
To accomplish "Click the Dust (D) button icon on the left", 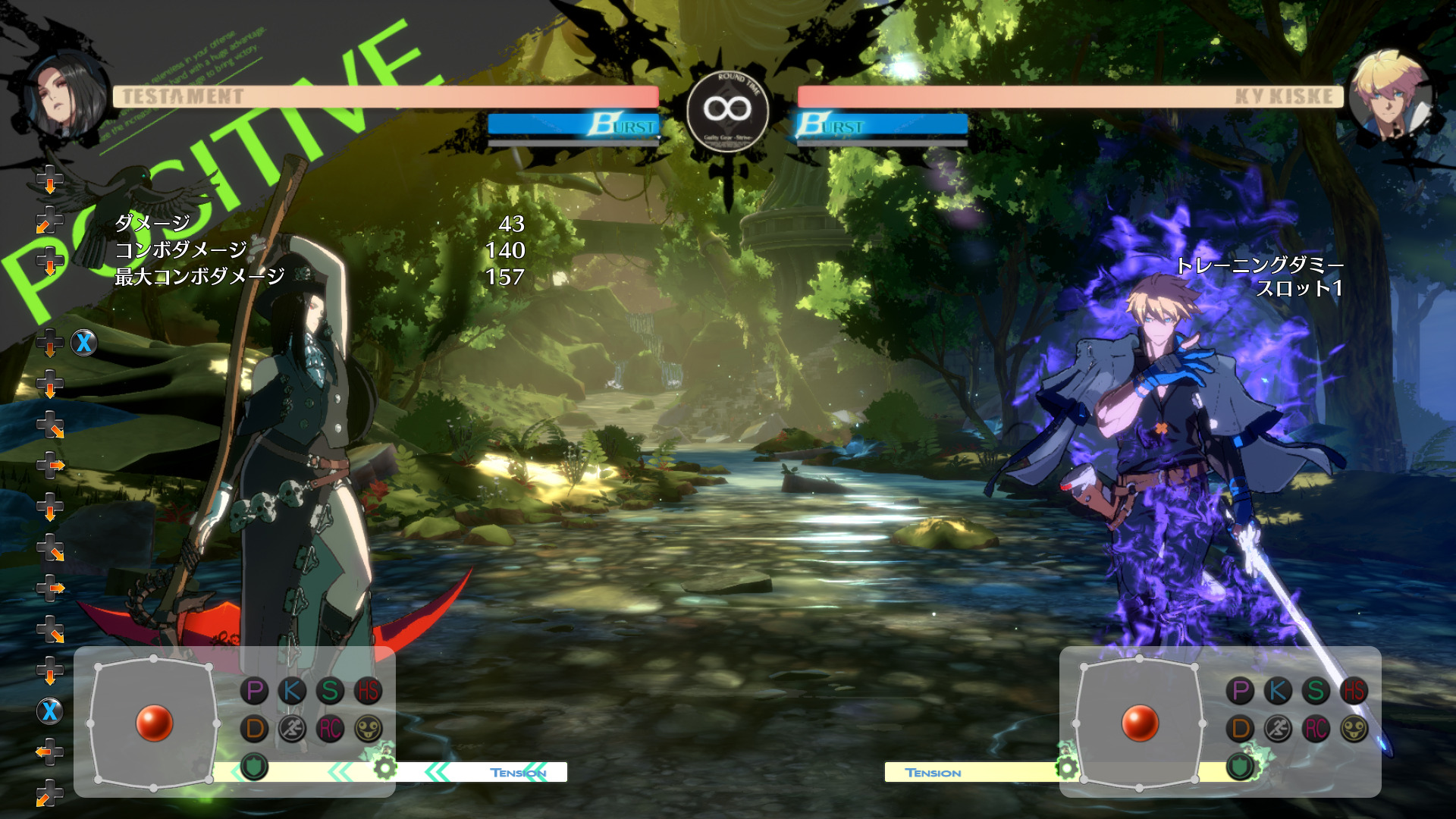I will coord(253,726).
